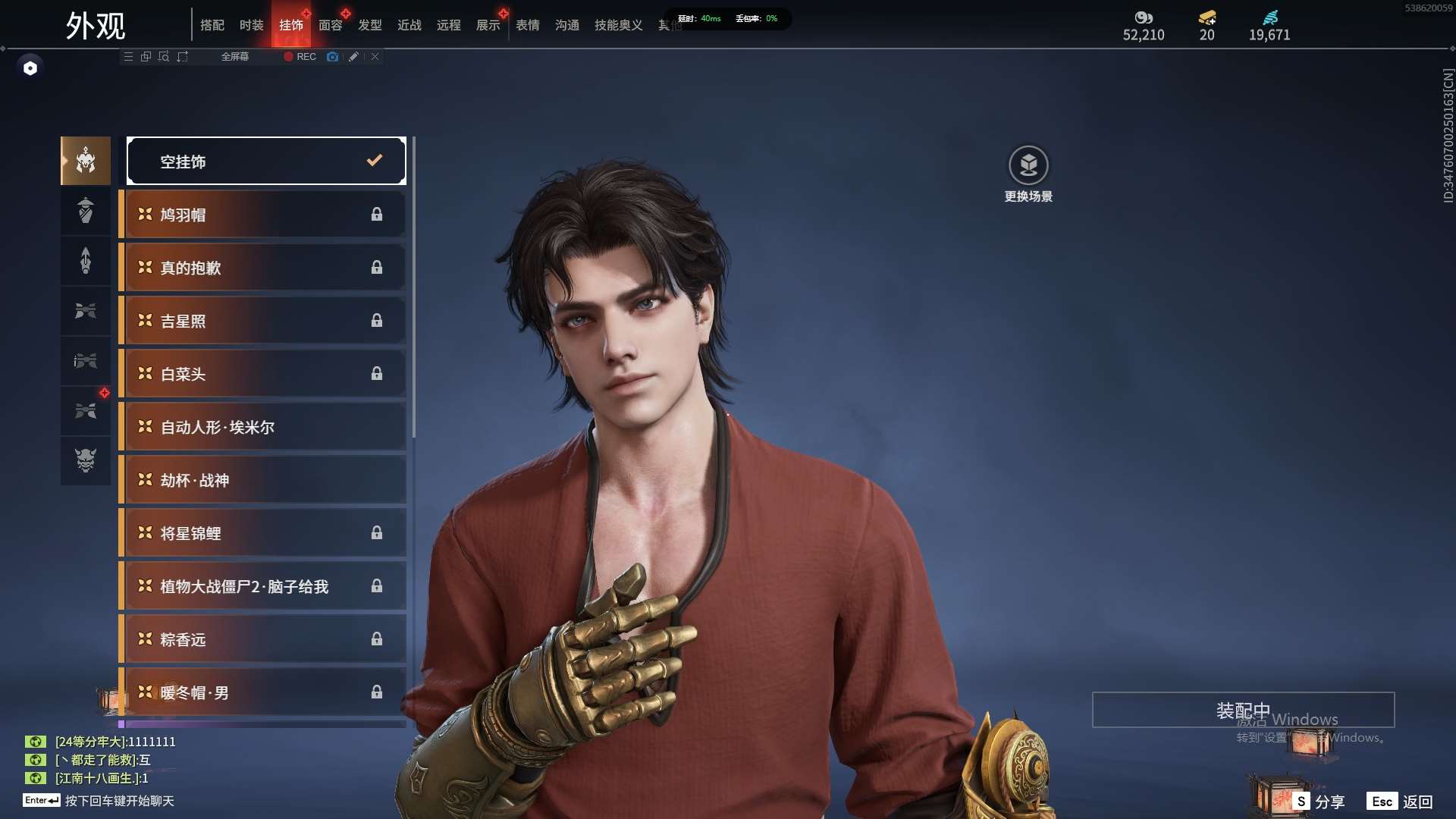Select the demon mask category icon
The width and height of the screenshot is (1456, 819).
pyautogui.click(x=86, y=460)
